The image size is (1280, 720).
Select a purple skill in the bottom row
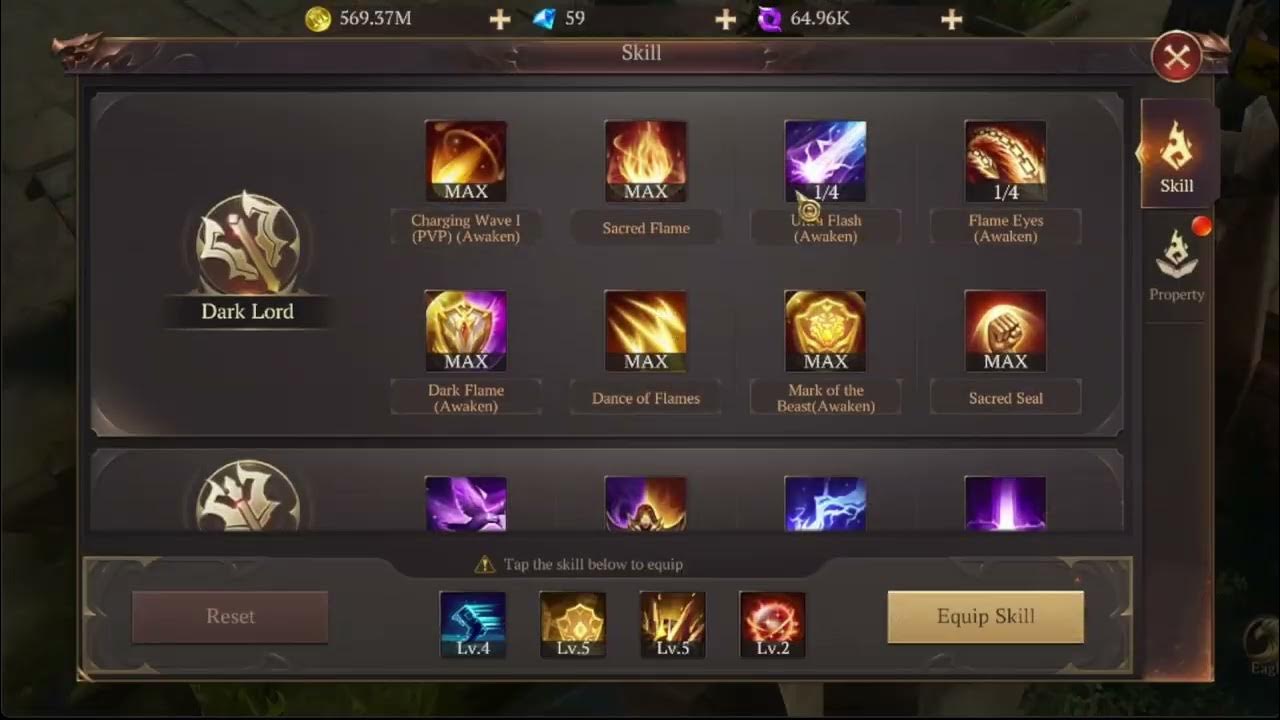pyautogui.click(x=465, y=505)
